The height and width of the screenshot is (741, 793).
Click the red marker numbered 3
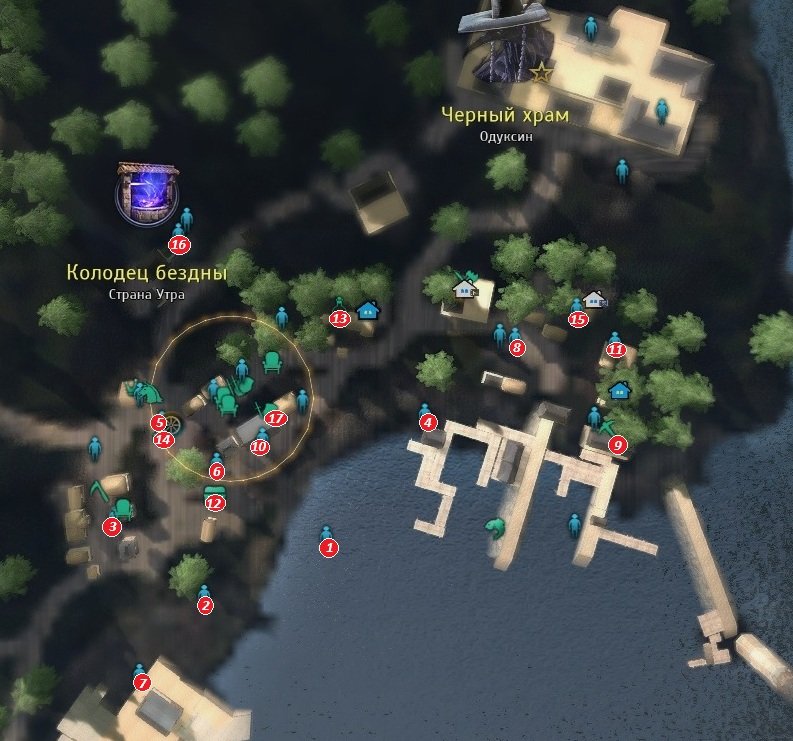click(x=113, y=526)
